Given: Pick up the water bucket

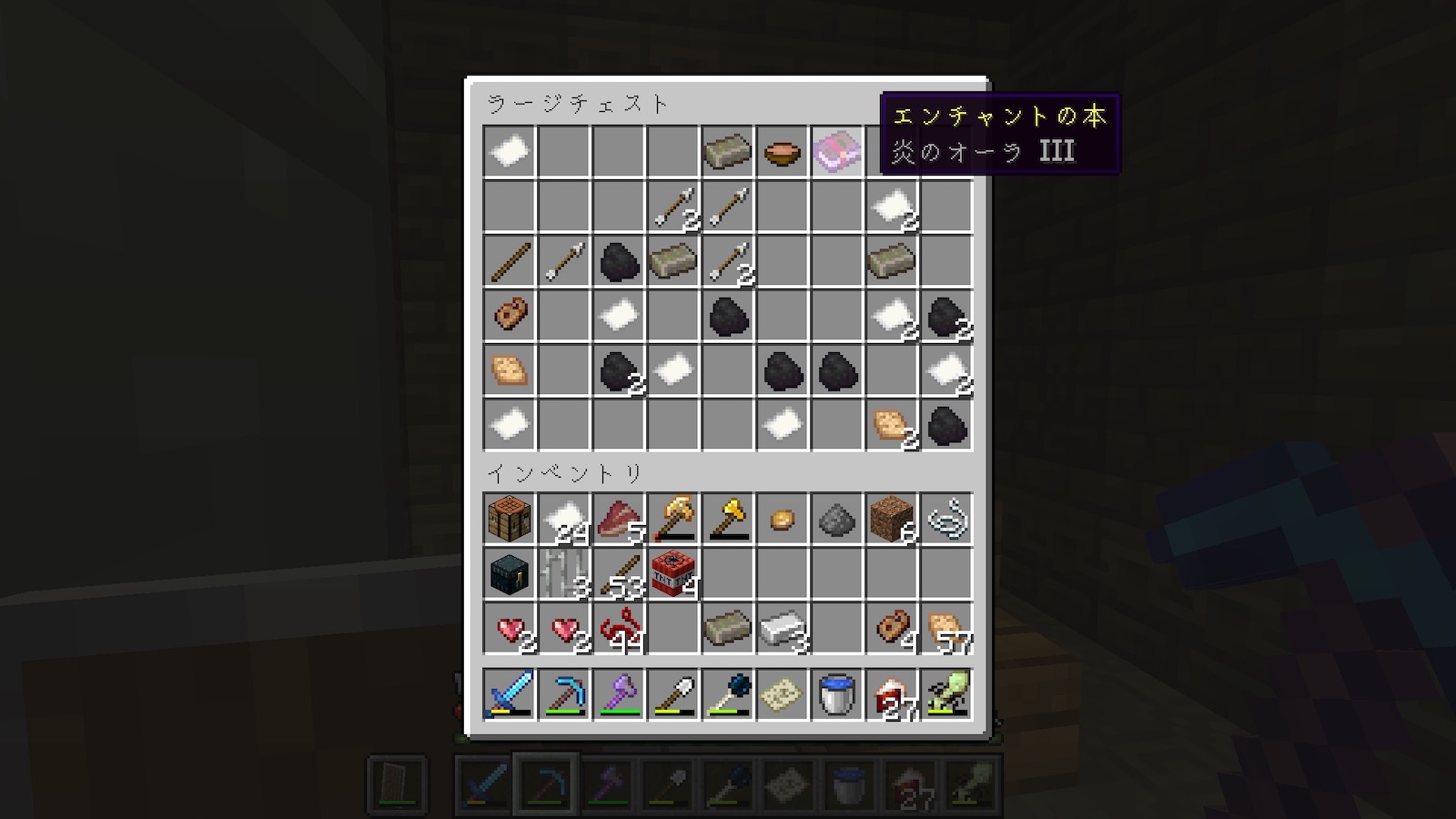Looking at the screenshot, I should (836, 695).
